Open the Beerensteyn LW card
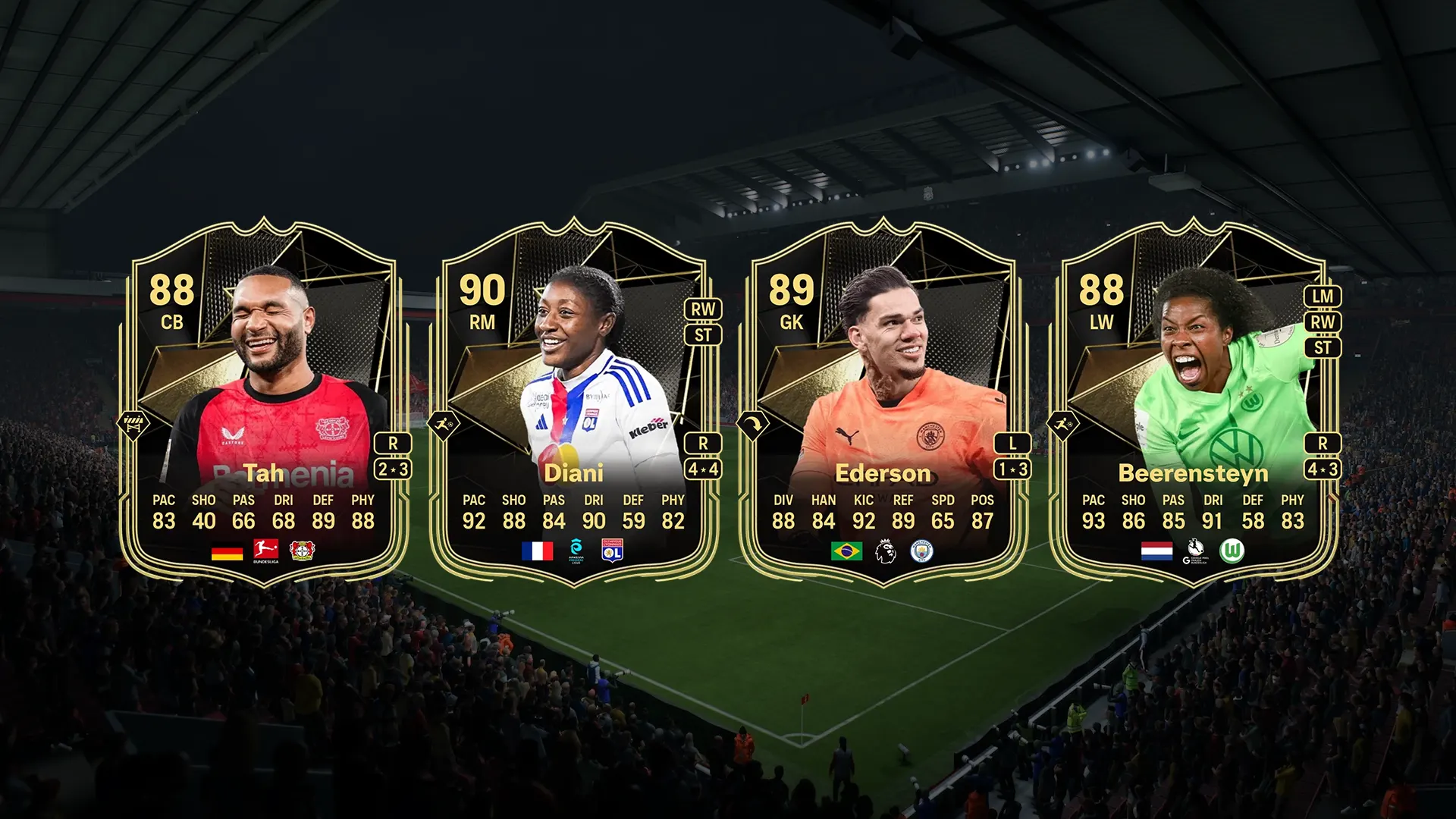This screenshot has height=819, width=1456. point(1193,402)
